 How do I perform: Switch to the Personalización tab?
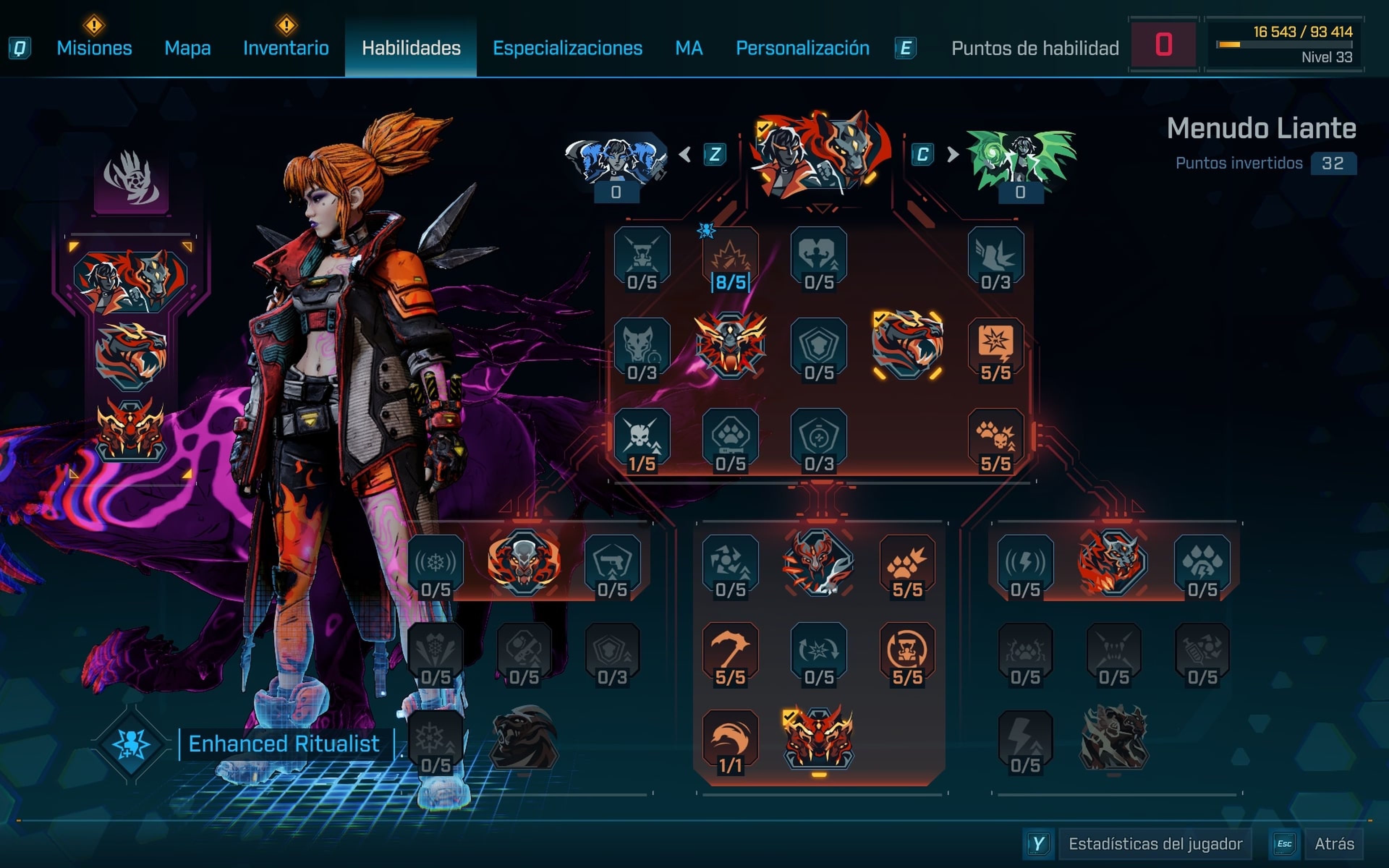[x=802, y=48]
